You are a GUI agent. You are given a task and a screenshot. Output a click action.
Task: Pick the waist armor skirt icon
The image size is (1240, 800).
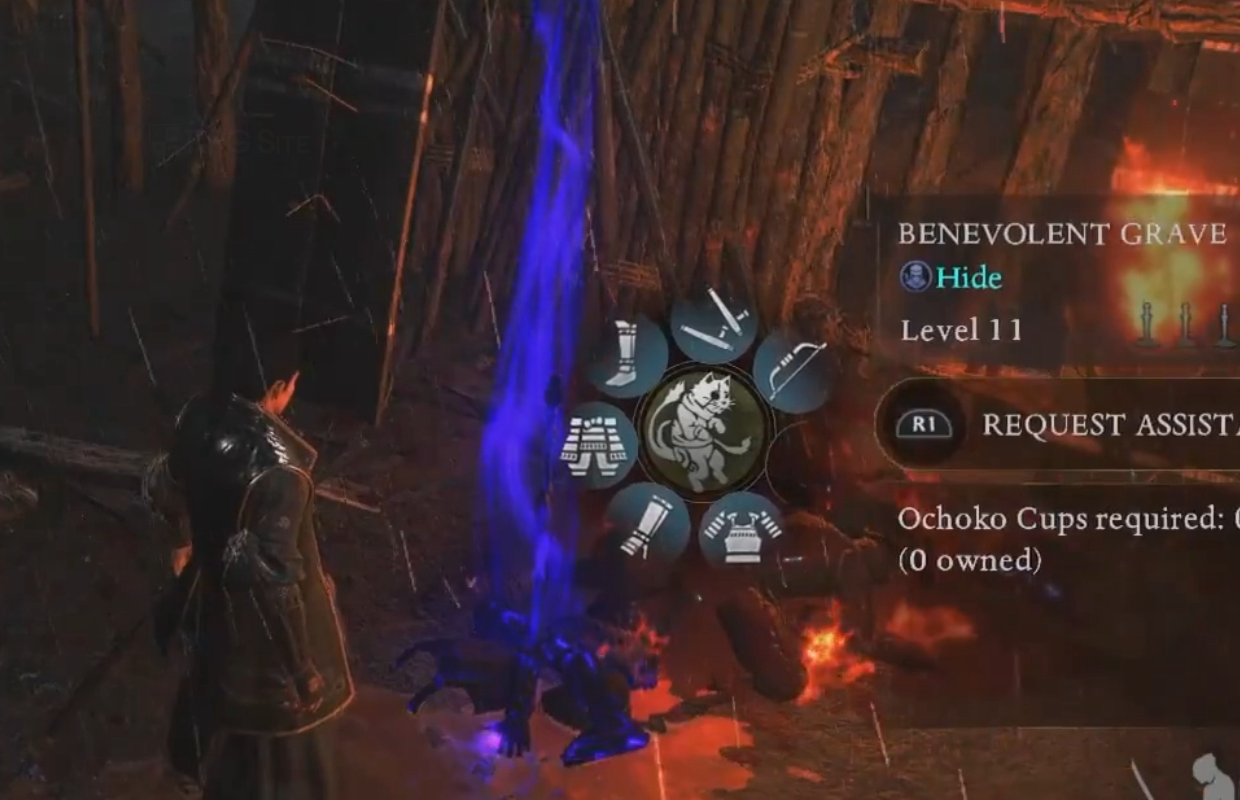click(601, 445)
